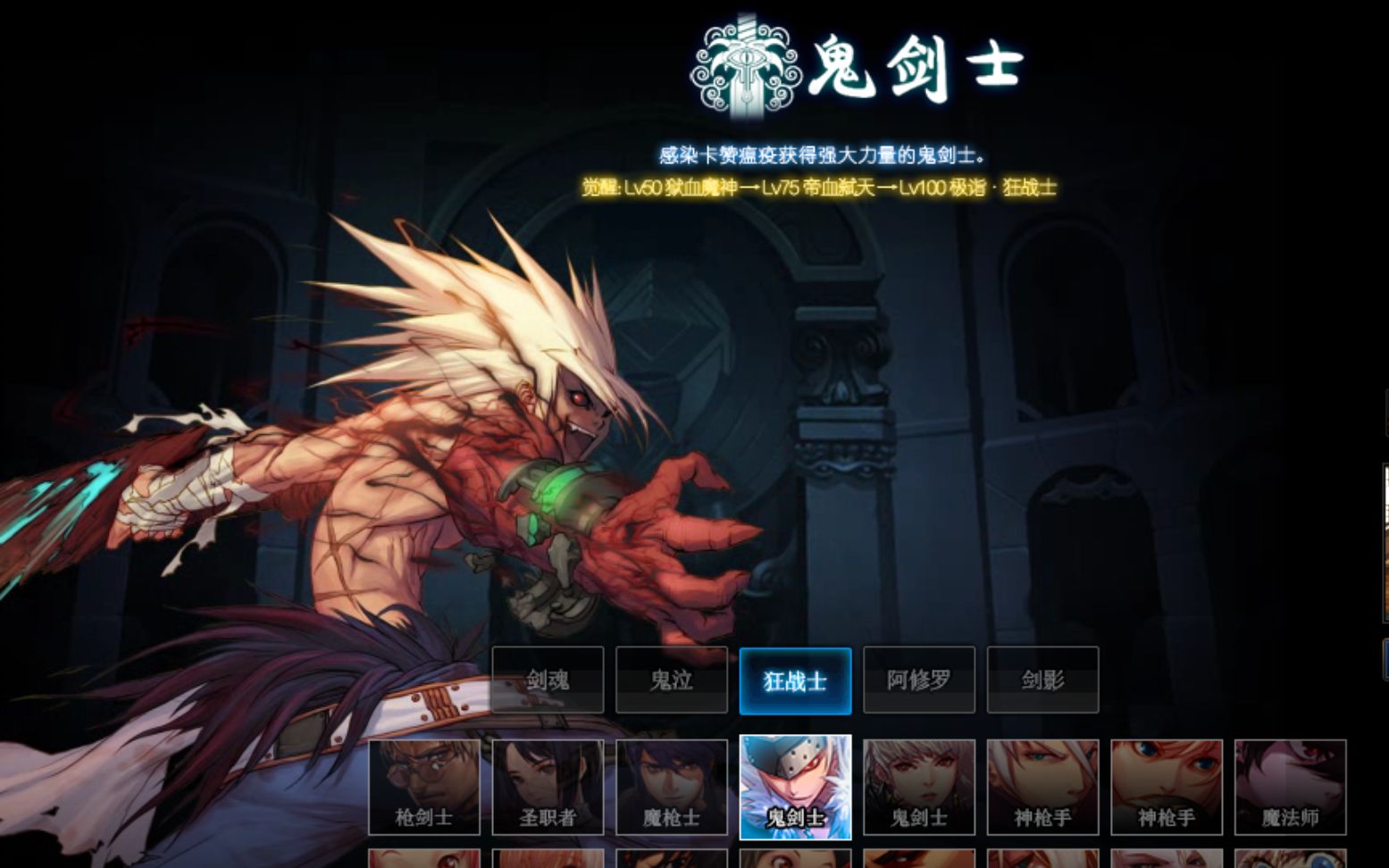Select the 剑影 subclass option

[x=1042, y=680]
